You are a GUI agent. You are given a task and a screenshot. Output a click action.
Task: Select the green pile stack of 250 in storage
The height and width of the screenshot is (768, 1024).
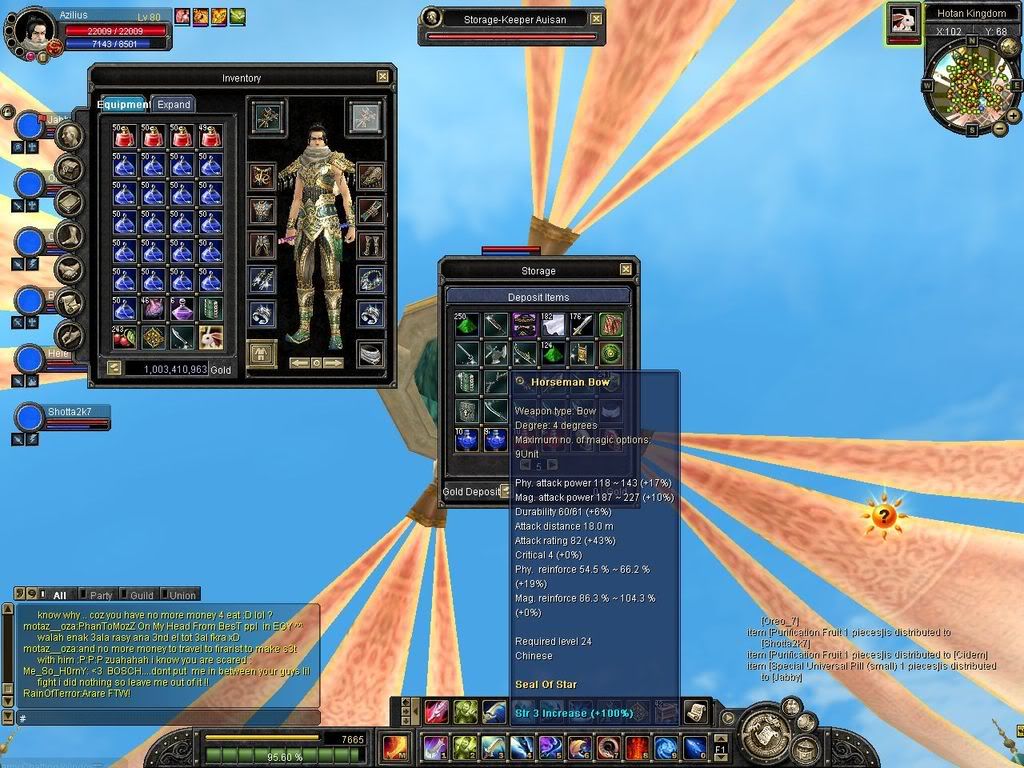(468, 324)
